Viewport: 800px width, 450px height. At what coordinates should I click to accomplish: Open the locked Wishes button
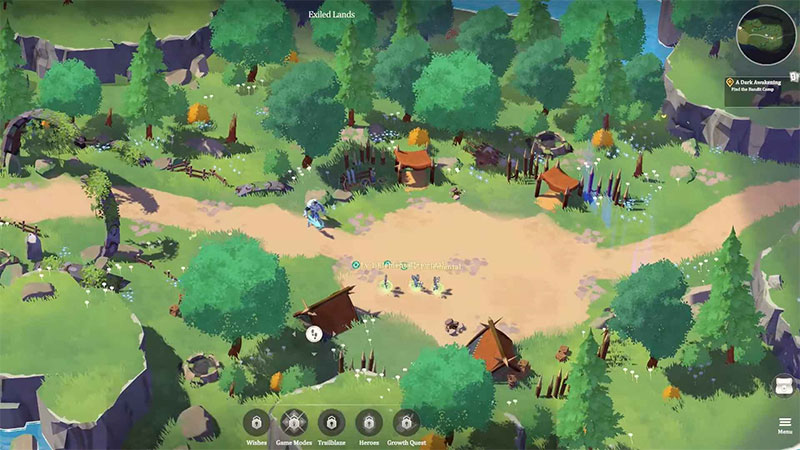[x=257, y=422]
